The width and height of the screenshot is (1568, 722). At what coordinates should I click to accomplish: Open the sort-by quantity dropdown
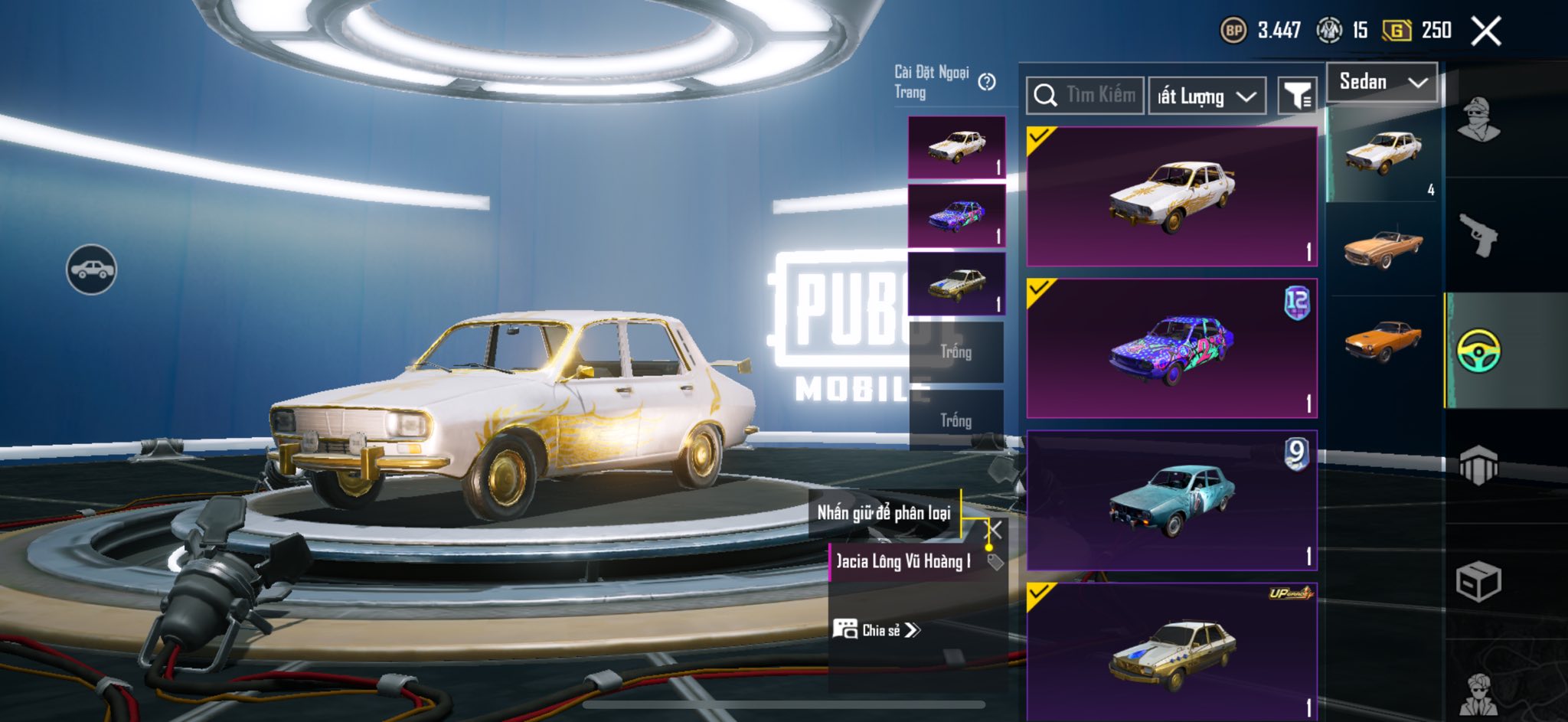click(x=1206, y=96)
